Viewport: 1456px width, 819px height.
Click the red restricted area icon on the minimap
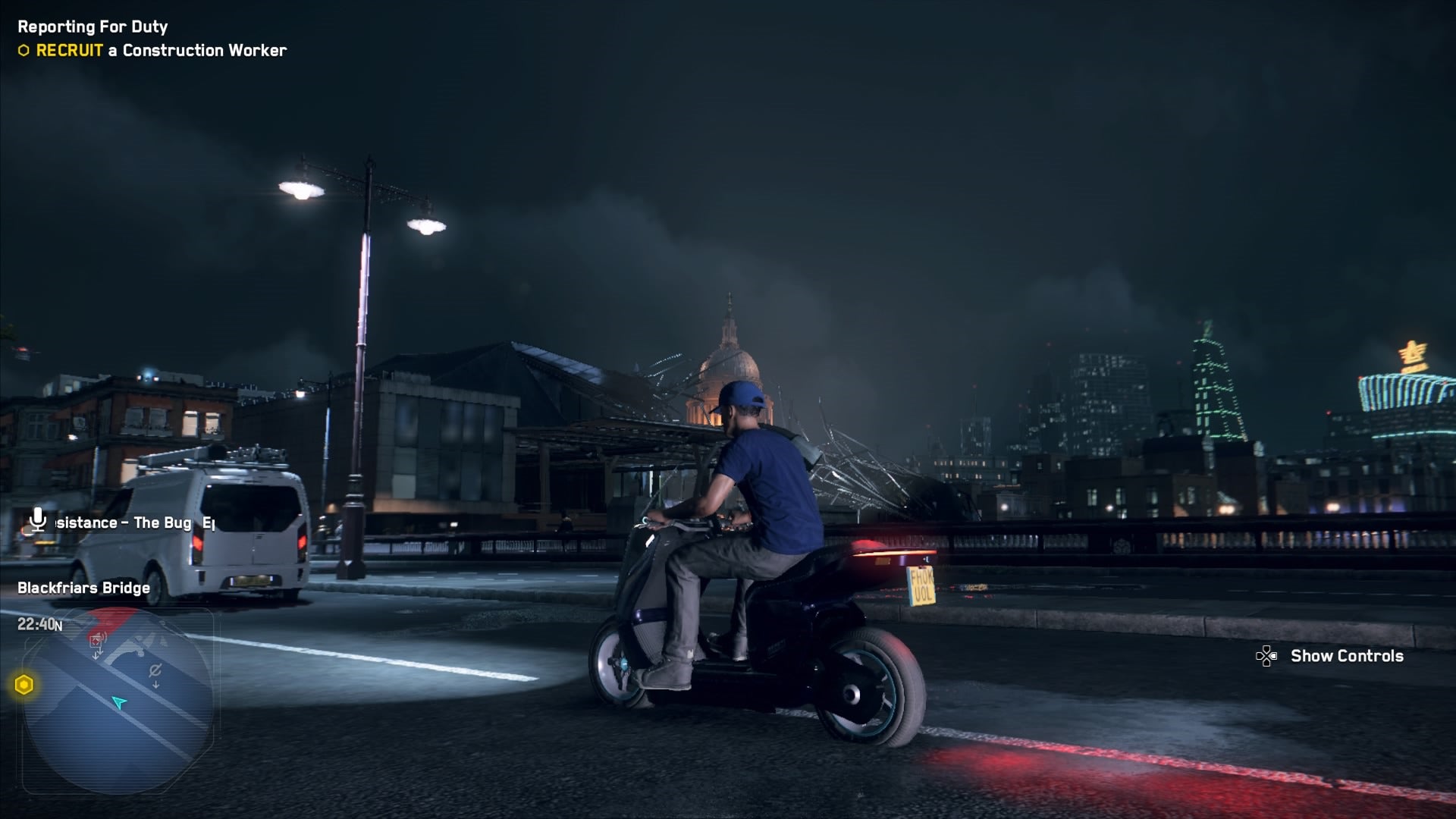click(x=96, y=641)
